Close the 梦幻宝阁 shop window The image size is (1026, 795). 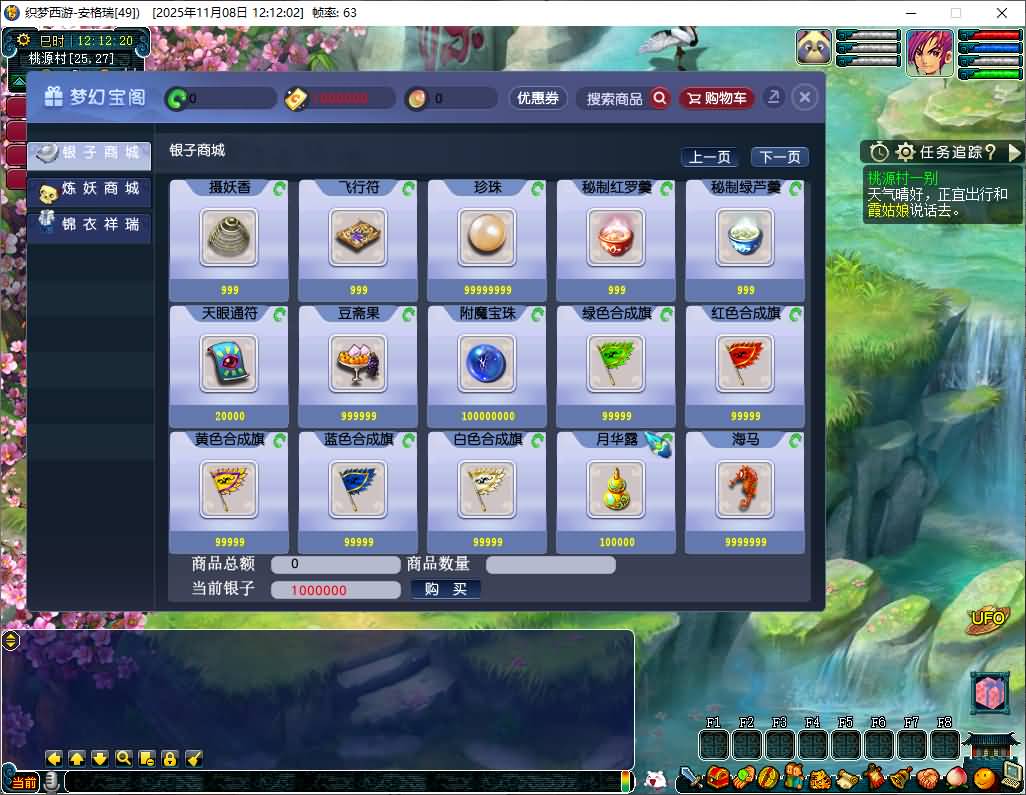(805, 97)
